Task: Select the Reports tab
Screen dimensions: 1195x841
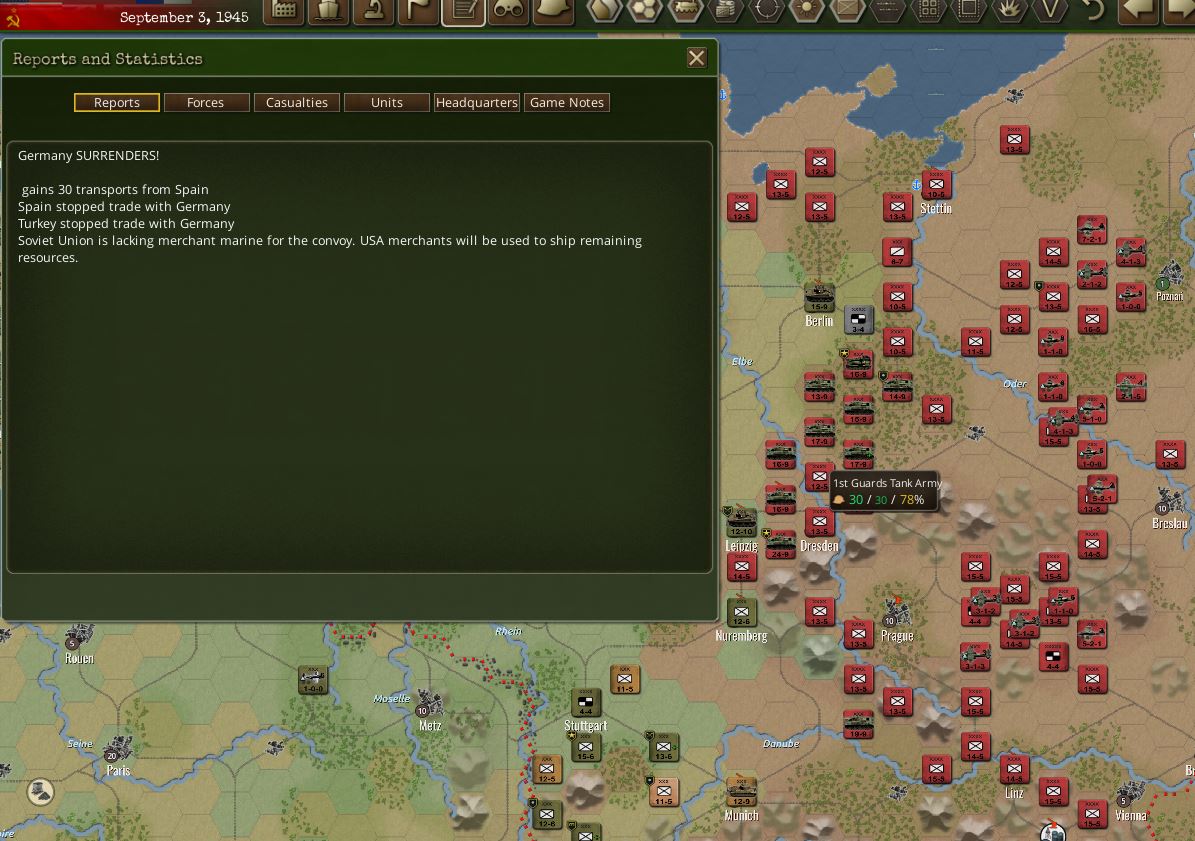Action: click(117, 102)
